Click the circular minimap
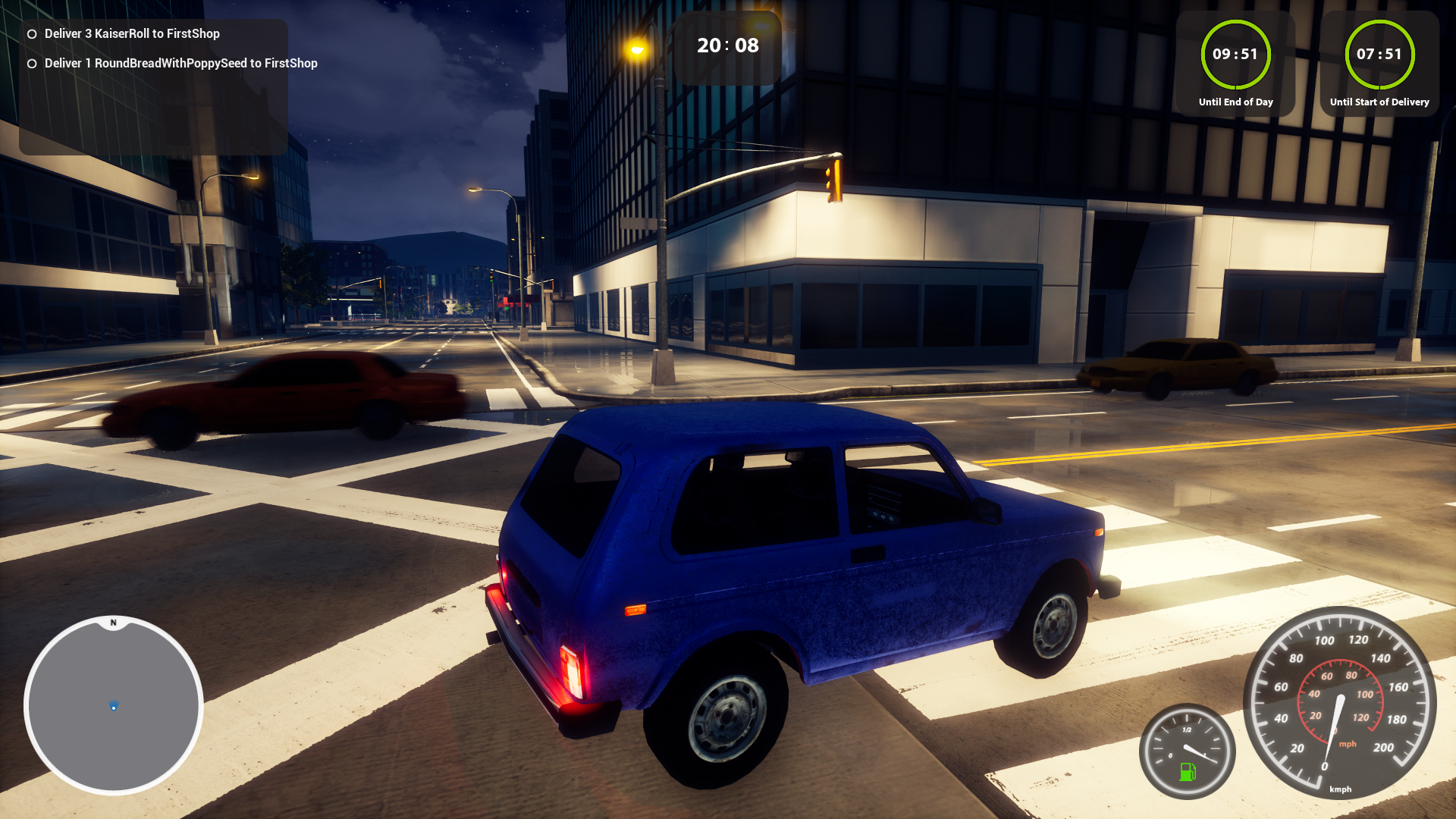This screenshot has width=1456, height=819. [x=114, y=705]
